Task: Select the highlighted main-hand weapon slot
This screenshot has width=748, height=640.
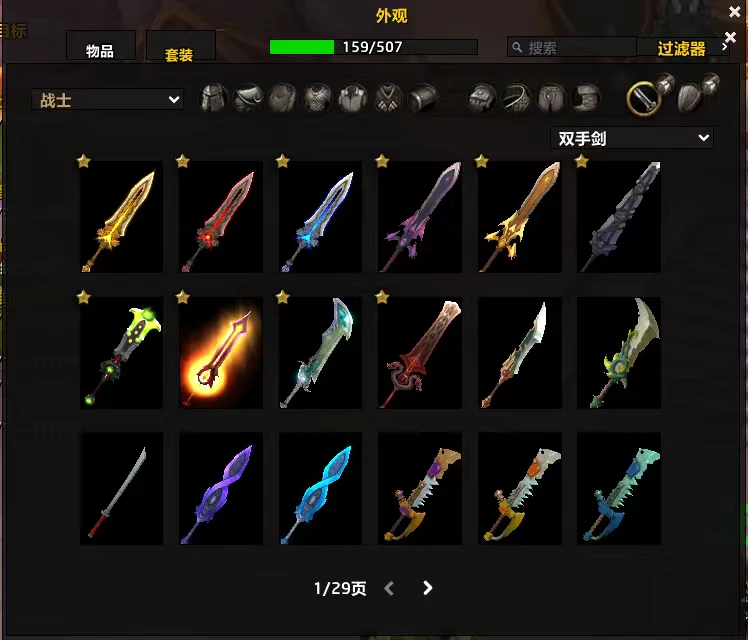Action: point(643,97)
